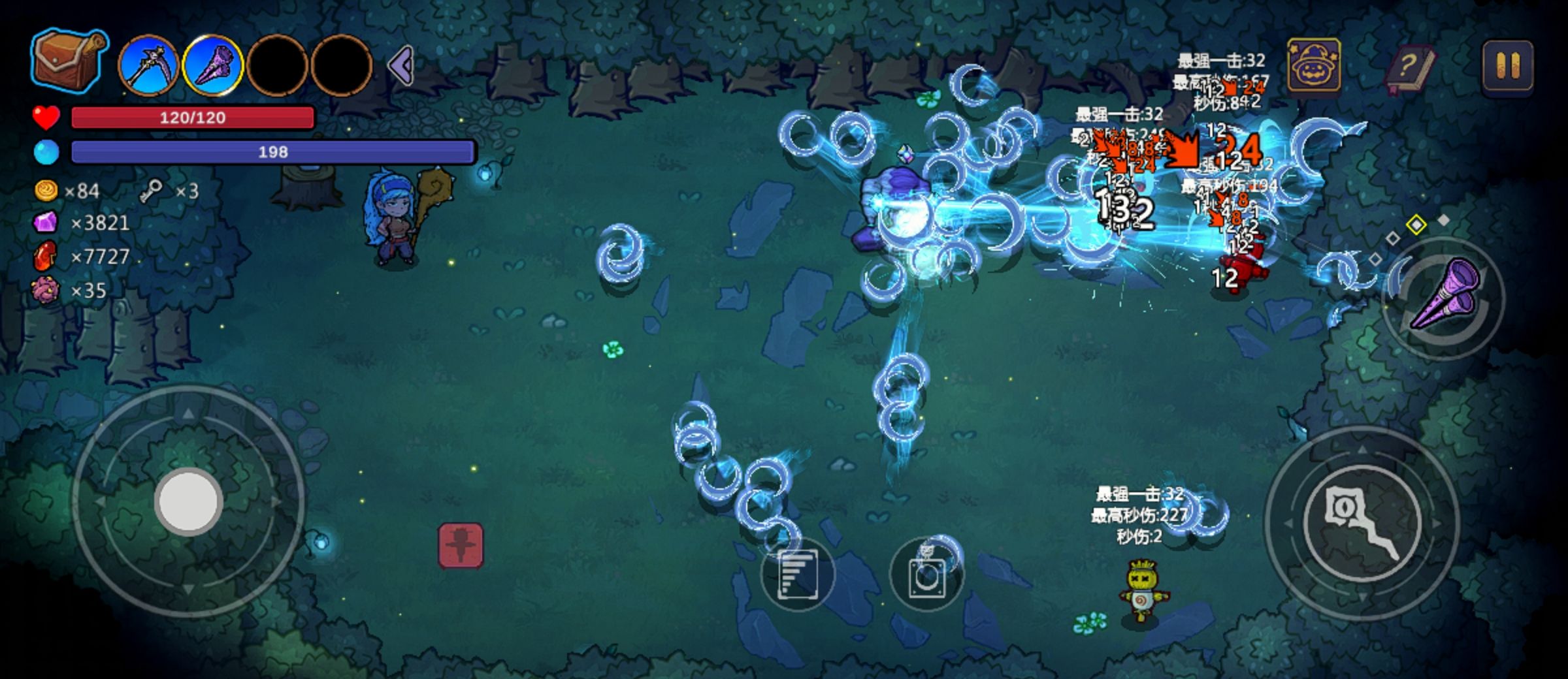
Task: Open the pumpkin wizard character menu
Action: point(1314,66)
